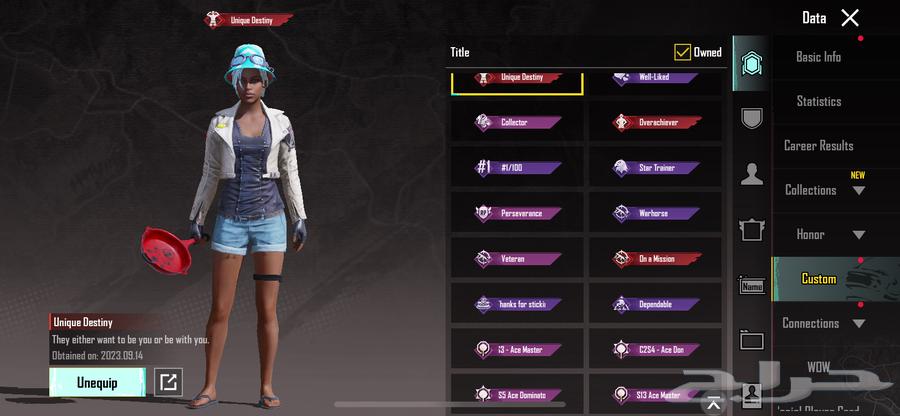Choose the Warhorse title
The width and height of the screenshot is (900, 416).
click(x=655, y=213)
